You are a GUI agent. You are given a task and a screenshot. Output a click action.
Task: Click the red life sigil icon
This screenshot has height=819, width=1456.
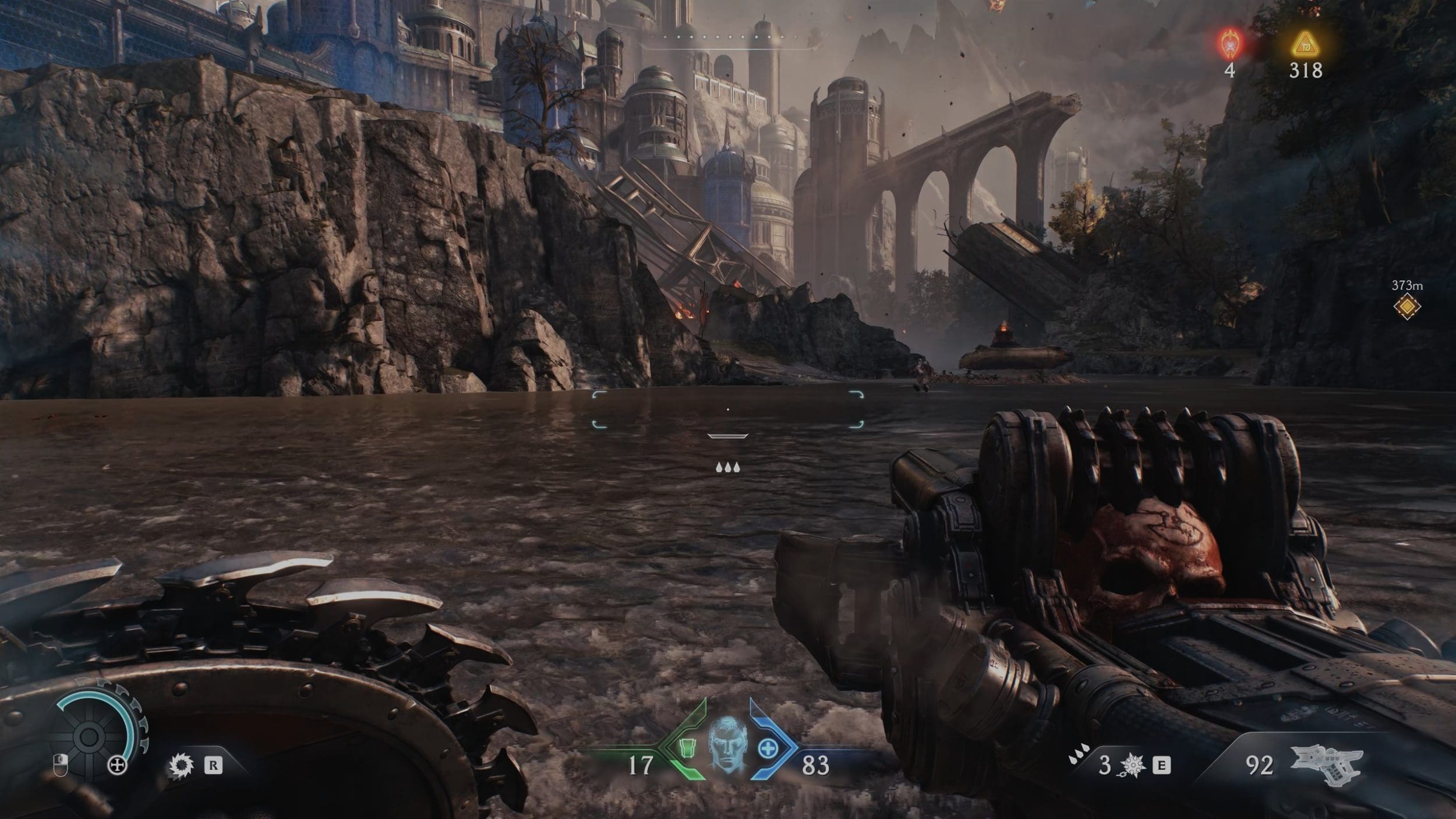(x=1230, y=44)
